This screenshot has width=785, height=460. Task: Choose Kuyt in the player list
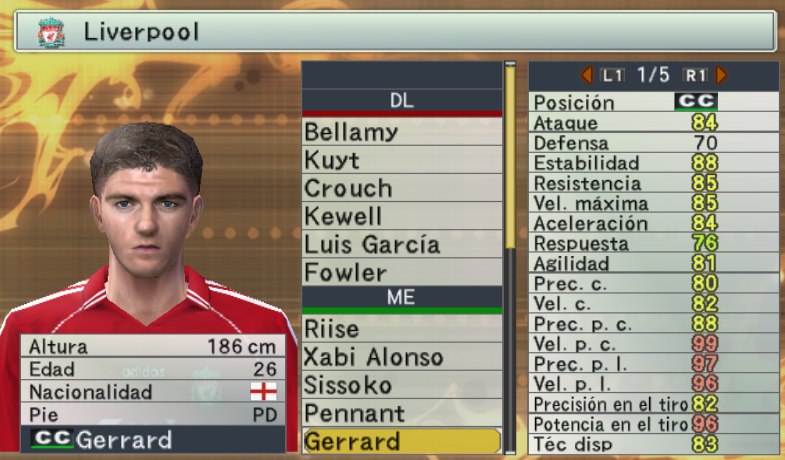[x=401, y=160]
